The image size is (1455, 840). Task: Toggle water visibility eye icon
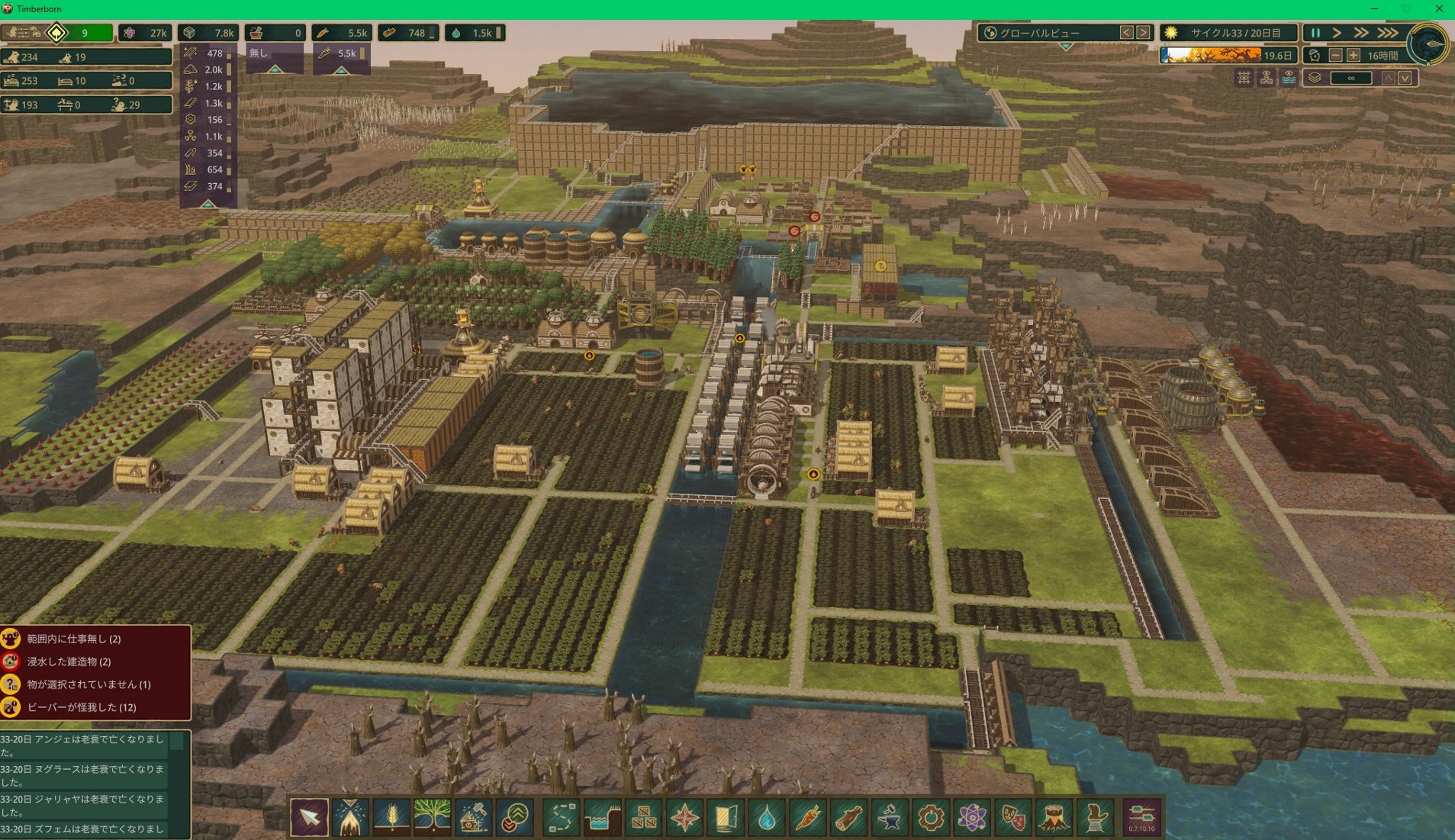pyautogui.click(x=1289, y=78)
